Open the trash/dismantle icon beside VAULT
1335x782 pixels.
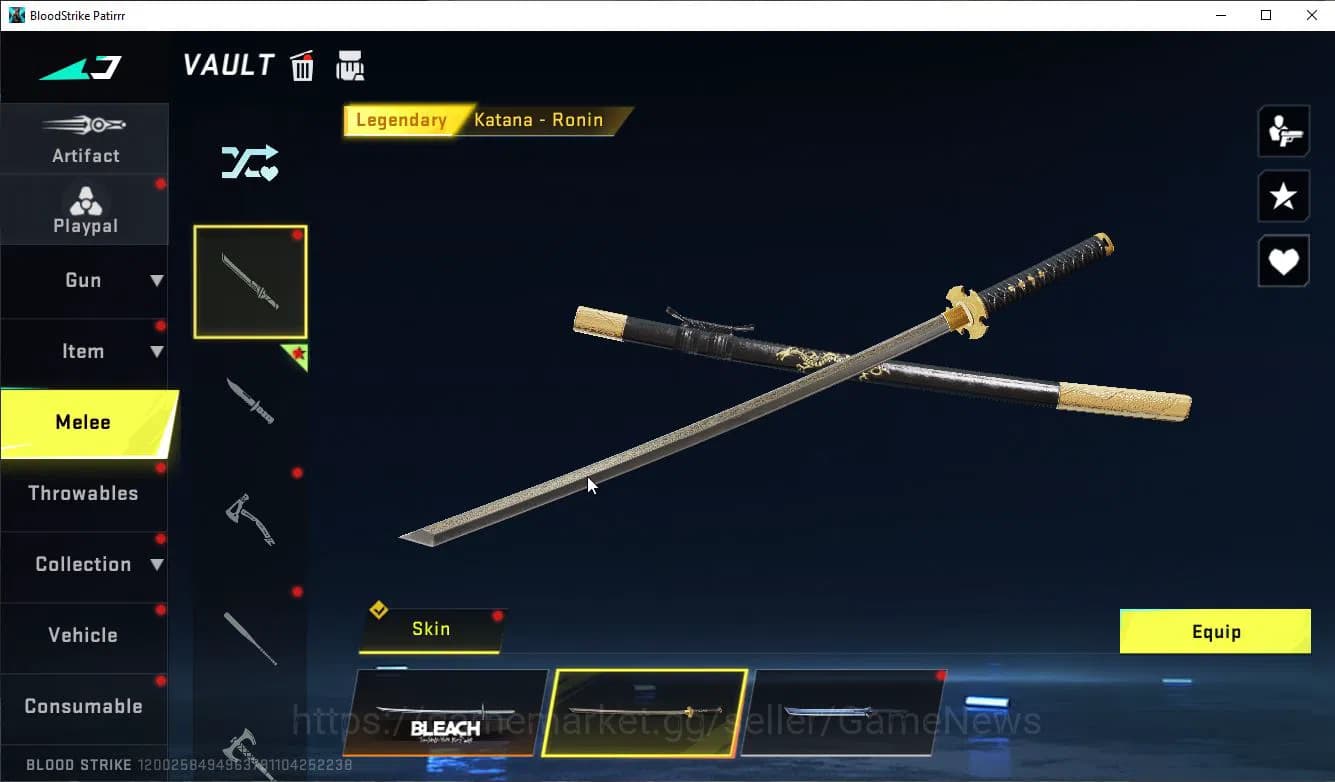click(302, 65)
